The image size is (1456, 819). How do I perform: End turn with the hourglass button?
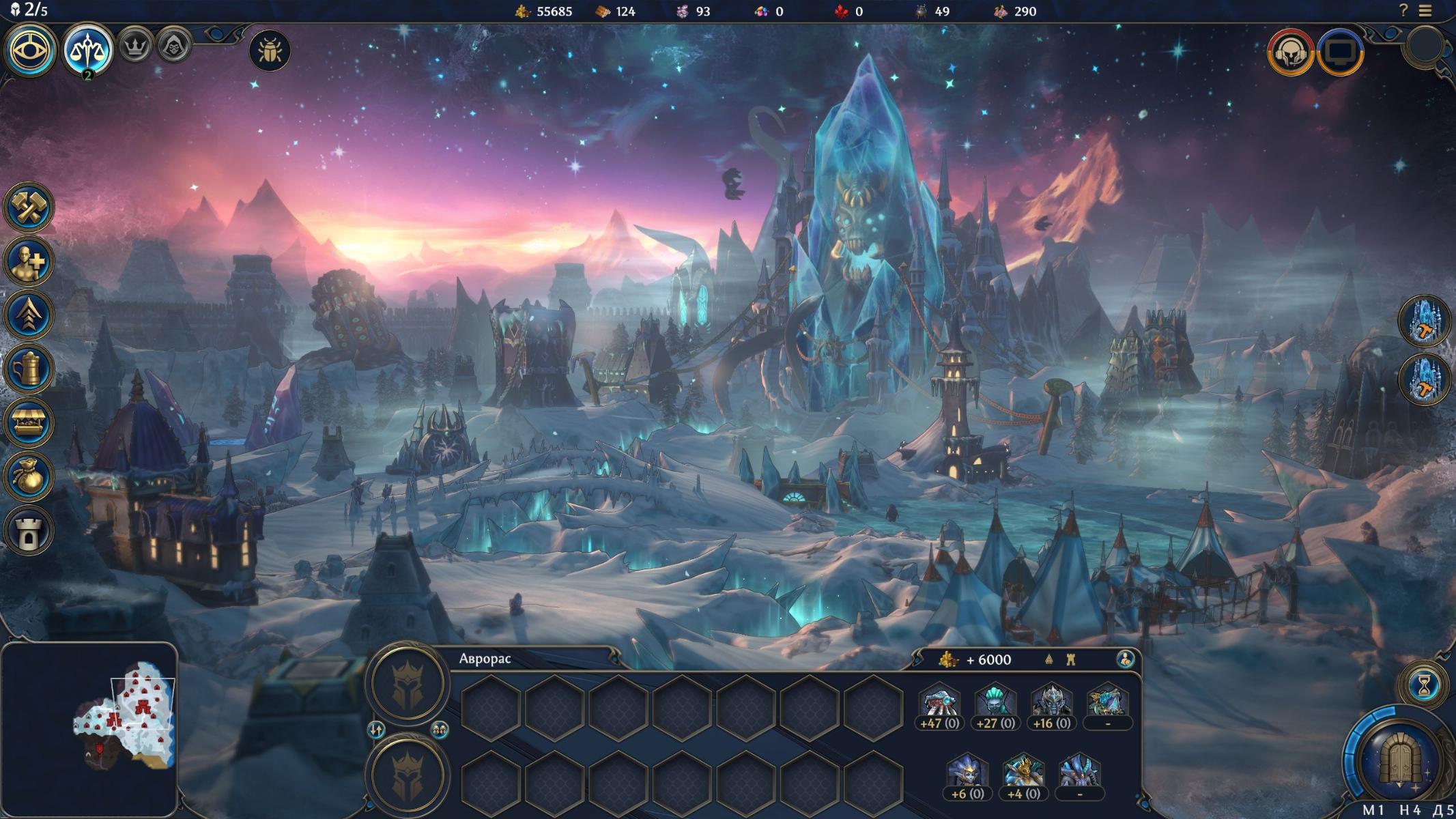(1424, 686)
